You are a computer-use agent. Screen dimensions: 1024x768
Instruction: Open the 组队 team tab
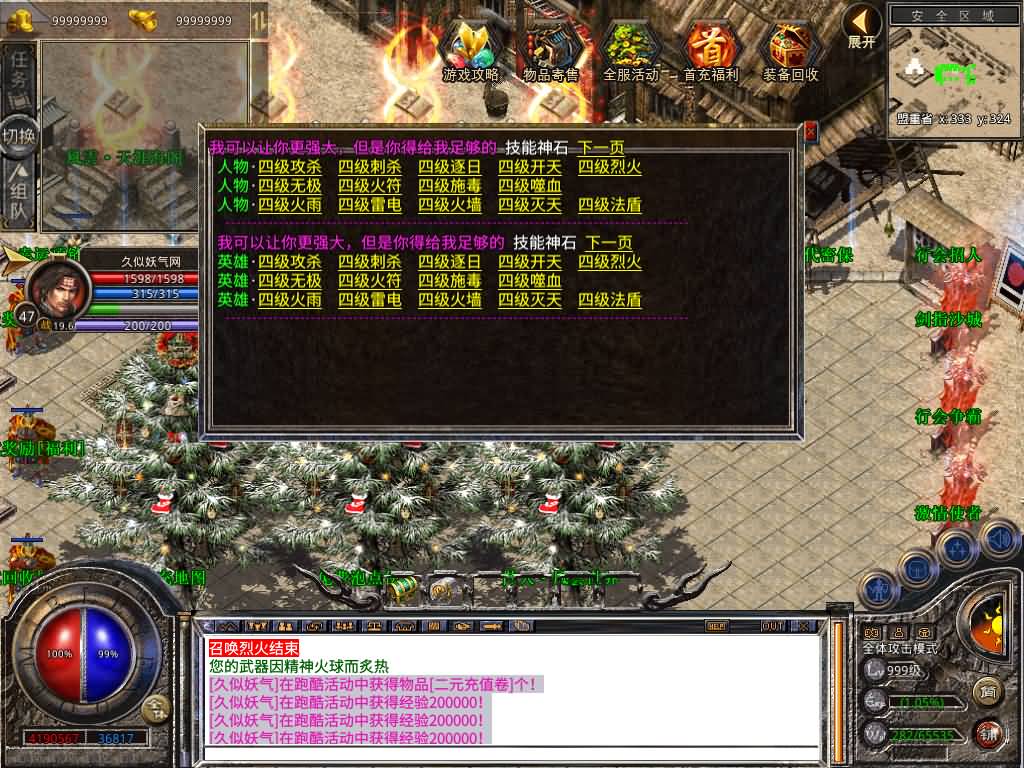click(x=19, y=197)
